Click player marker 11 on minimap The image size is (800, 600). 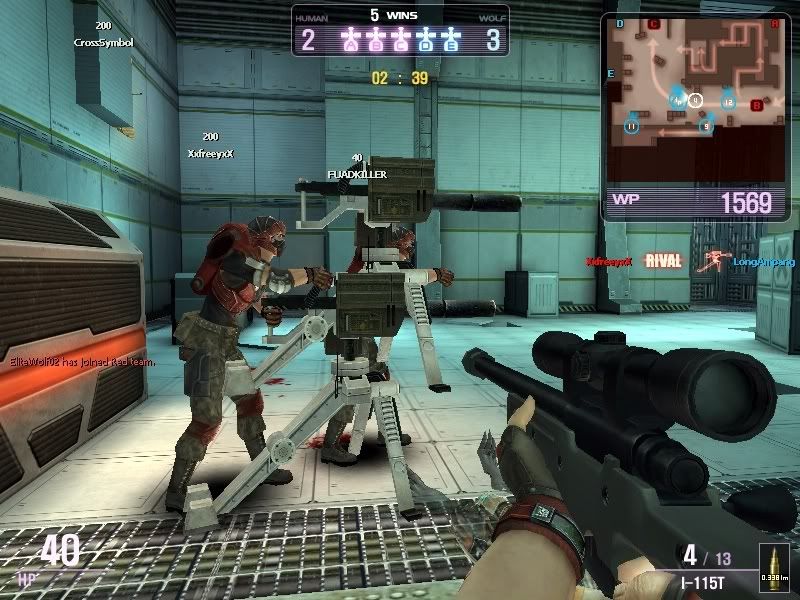(x=632, y=126)
